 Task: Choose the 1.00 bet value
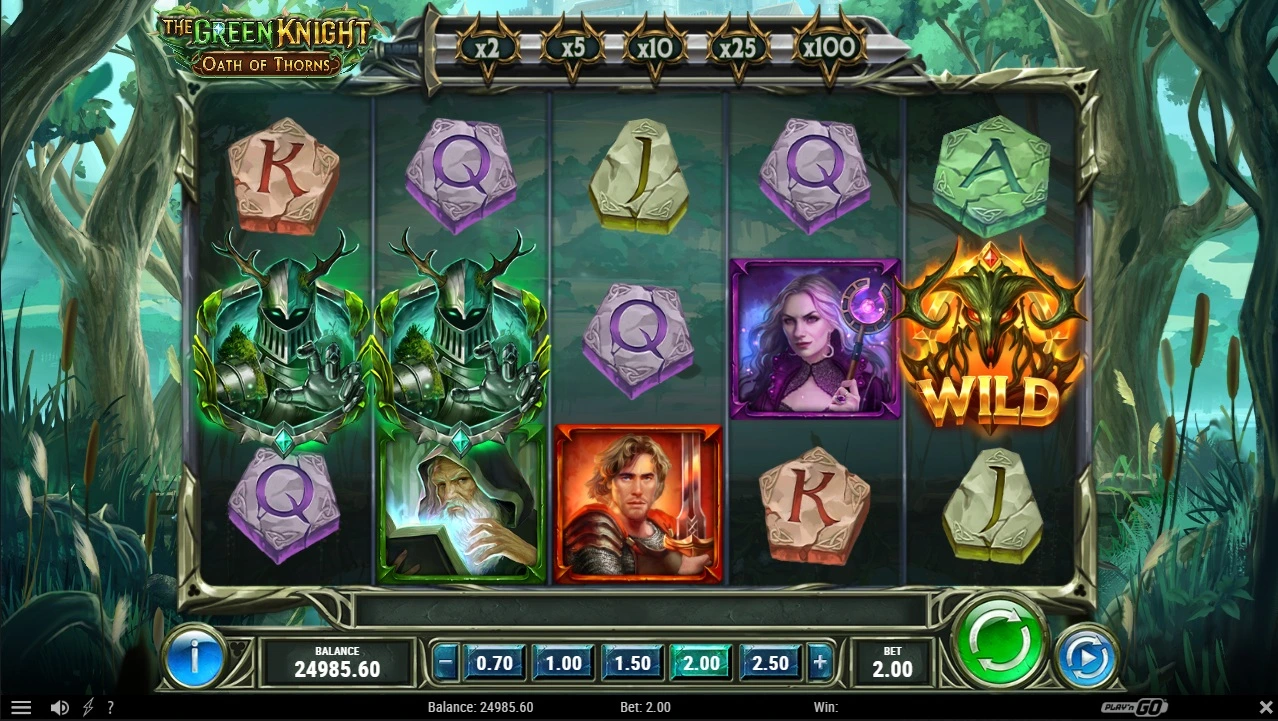pyautogui.click(x=563, y=662)
